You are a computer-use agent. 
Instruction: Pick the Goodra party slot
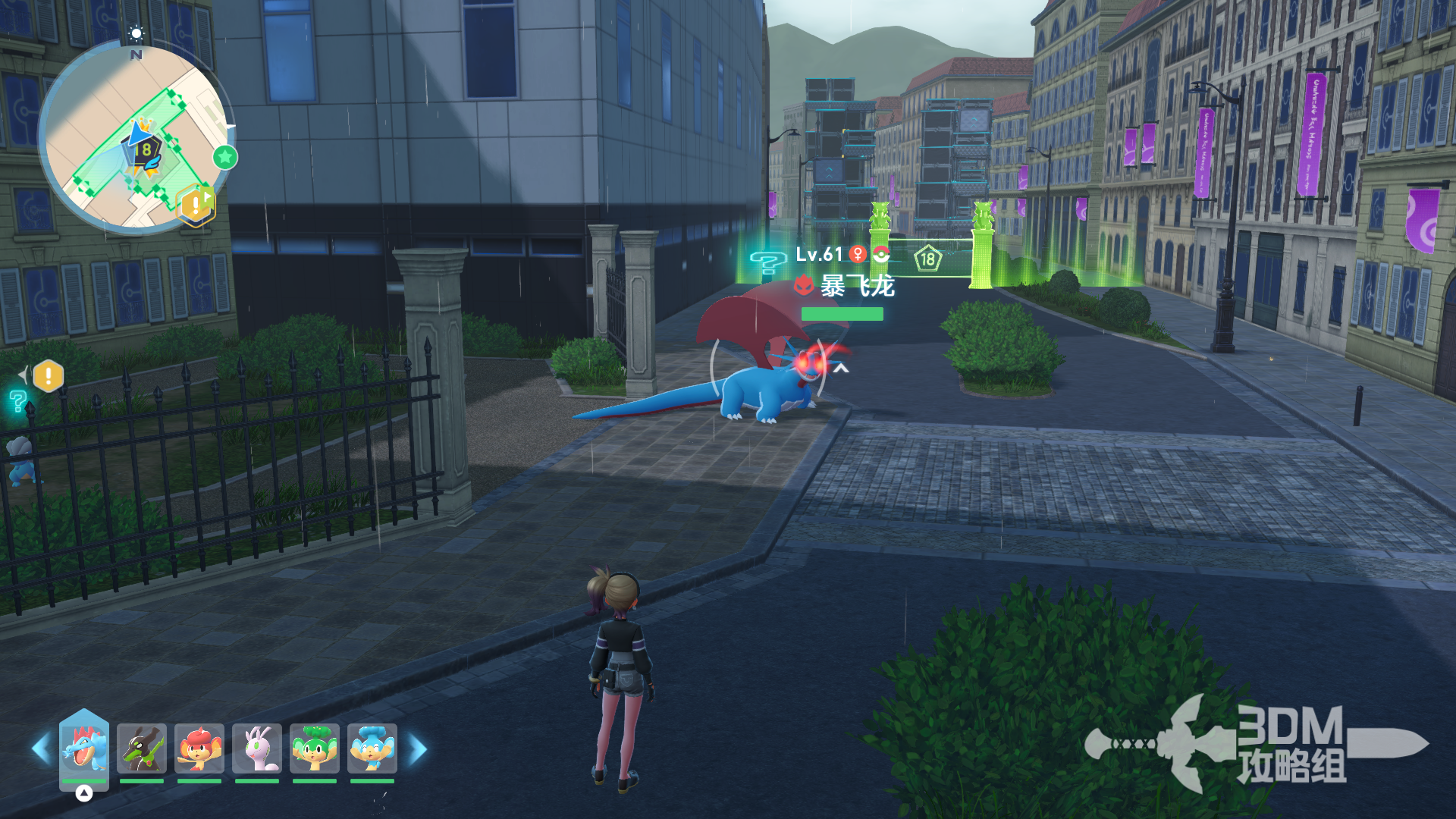point(257,748)
